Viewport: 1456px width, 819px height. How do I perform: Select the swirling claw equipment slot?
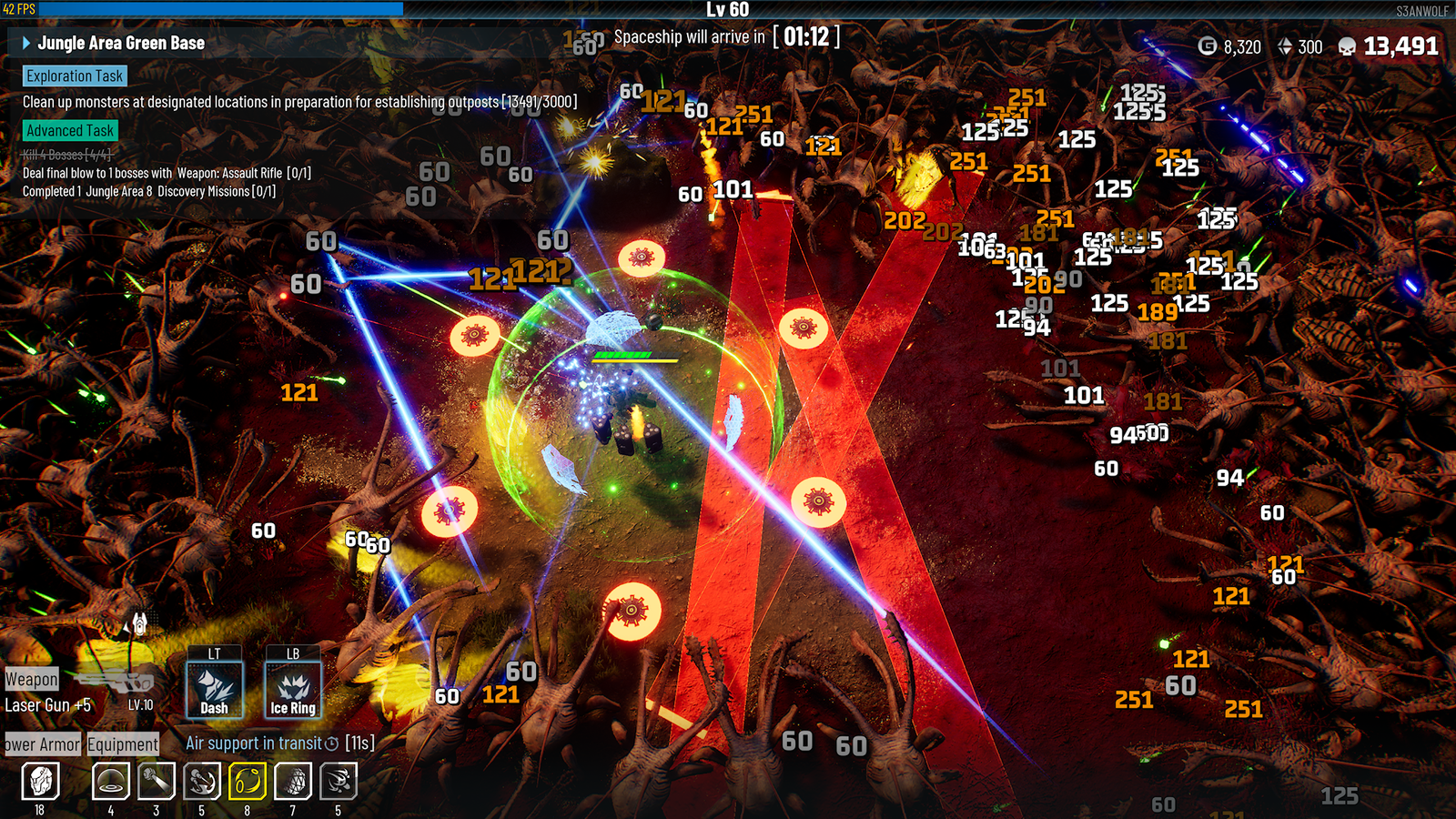tap(339, 781)
